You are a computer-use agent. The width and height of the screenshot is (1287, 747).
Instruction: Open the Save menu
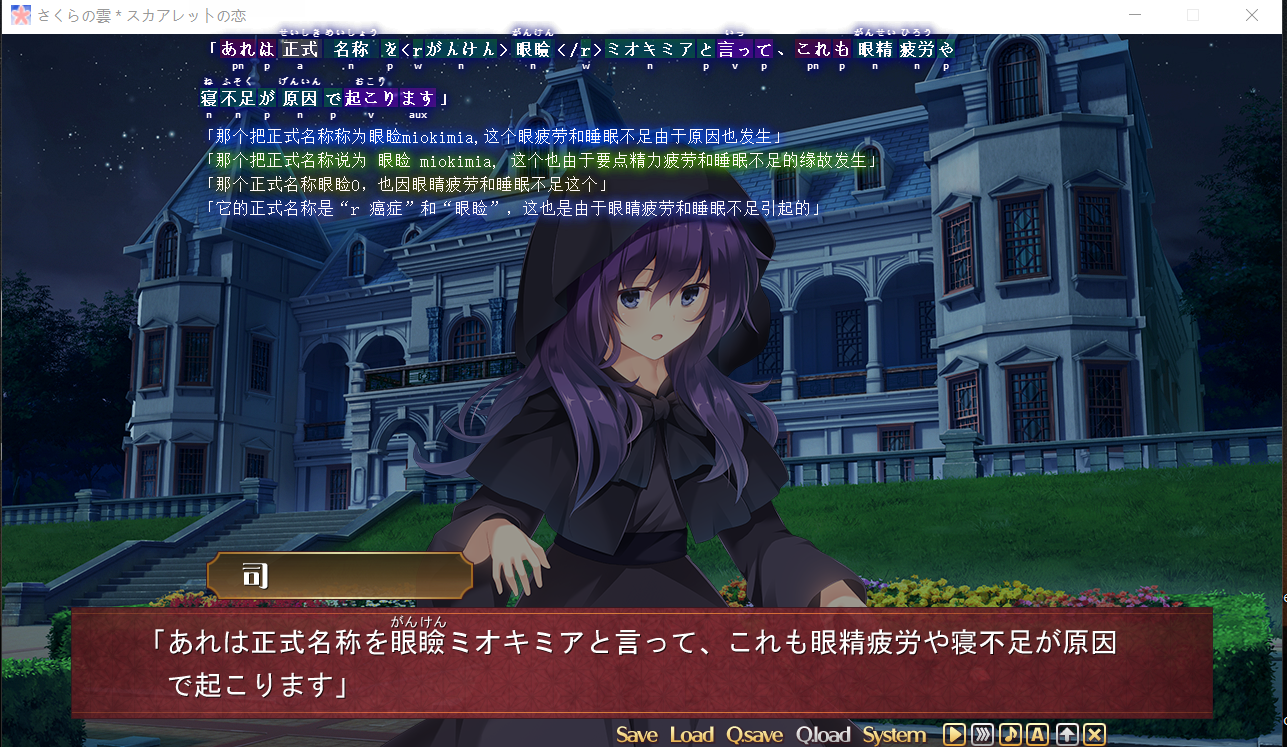pyautogui.click(x=636, y=735)
